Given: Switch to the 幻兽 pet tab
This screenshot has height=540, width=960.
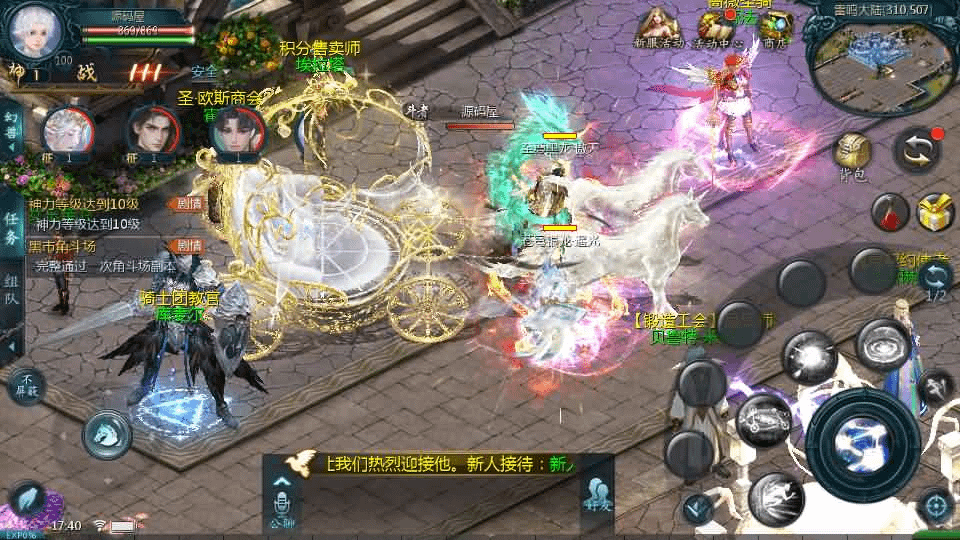Looking at the screenshot, I should pyautogui.click(x=11, y=128).
